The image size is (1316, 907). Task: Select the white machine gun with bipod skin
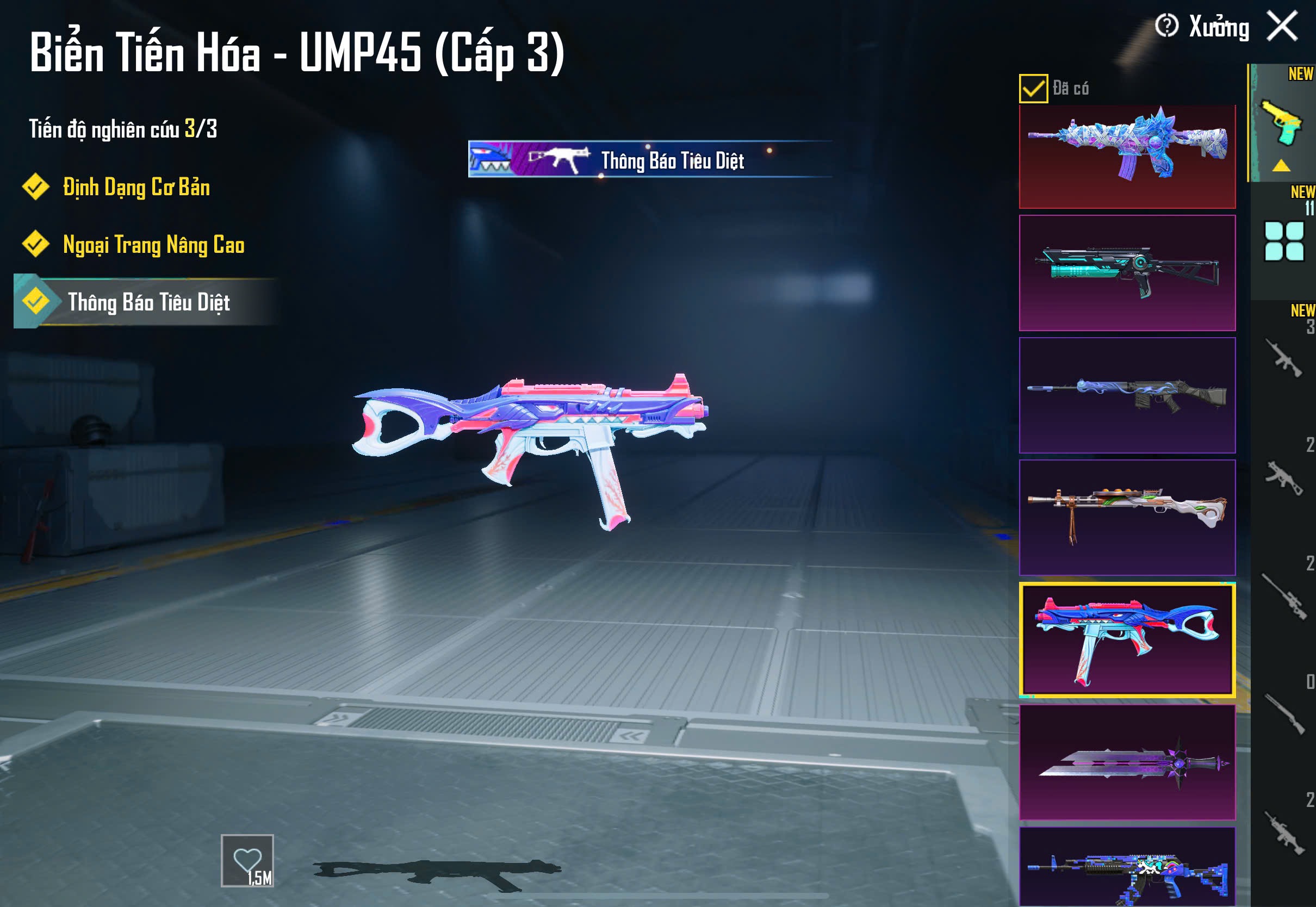coord(1127,518)
